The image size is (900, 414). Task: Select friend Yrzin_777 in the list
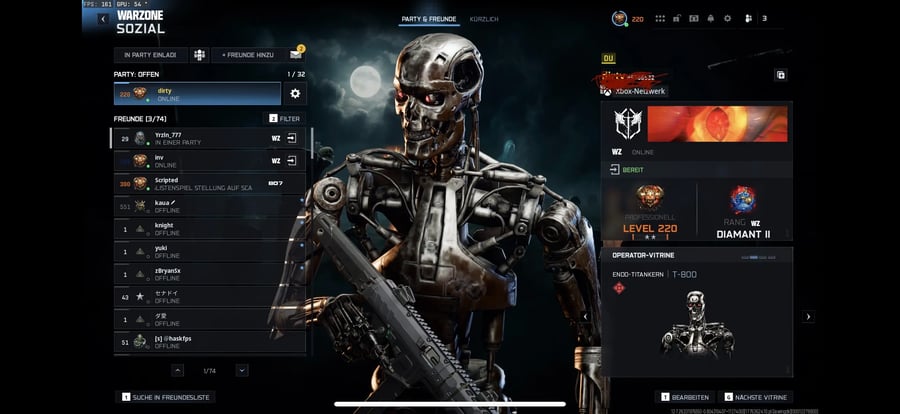click(200, 138)
